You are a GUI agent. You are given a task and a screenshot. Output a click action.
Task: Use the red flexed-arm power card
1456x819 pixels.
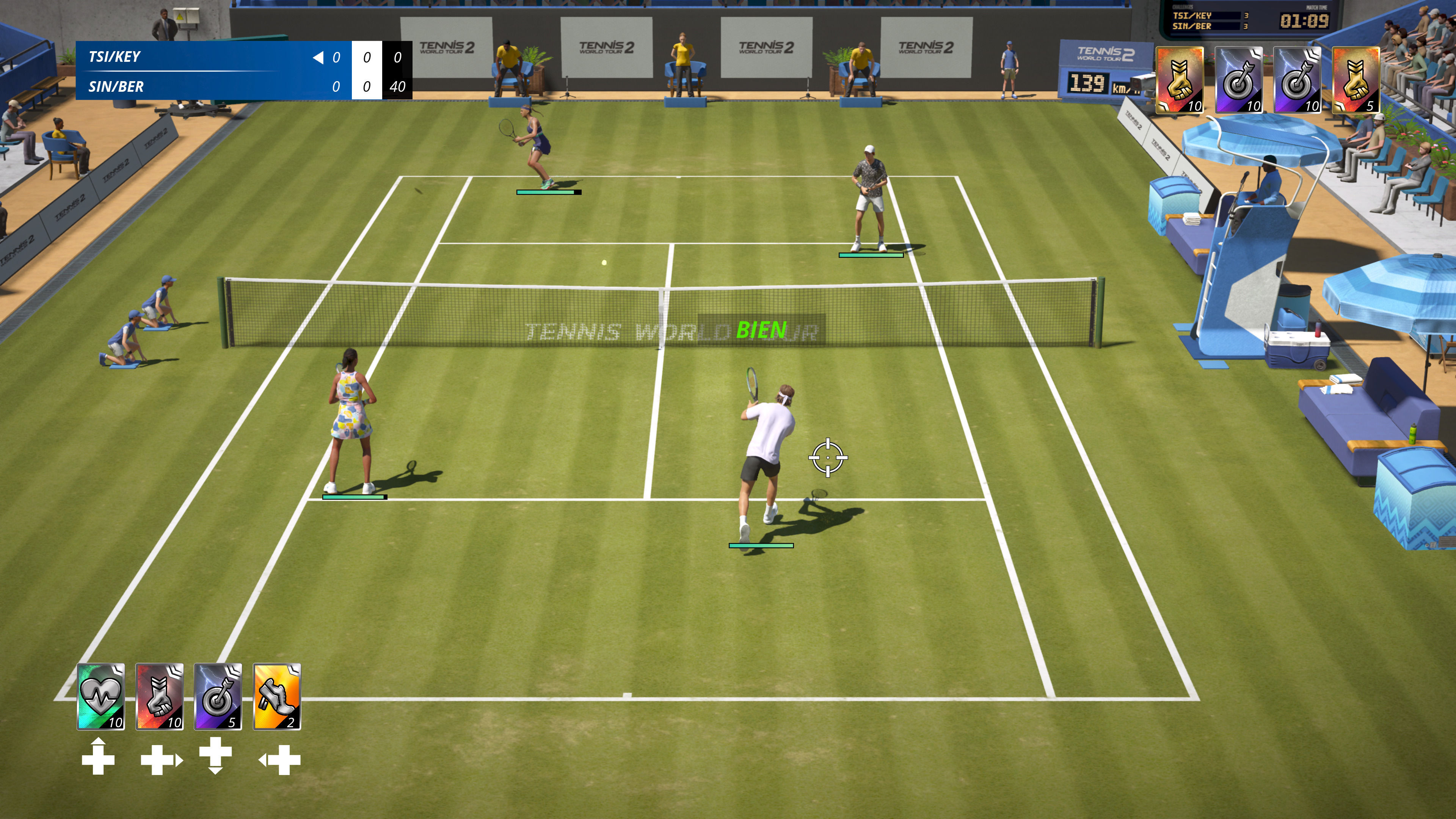coord(159,697)
